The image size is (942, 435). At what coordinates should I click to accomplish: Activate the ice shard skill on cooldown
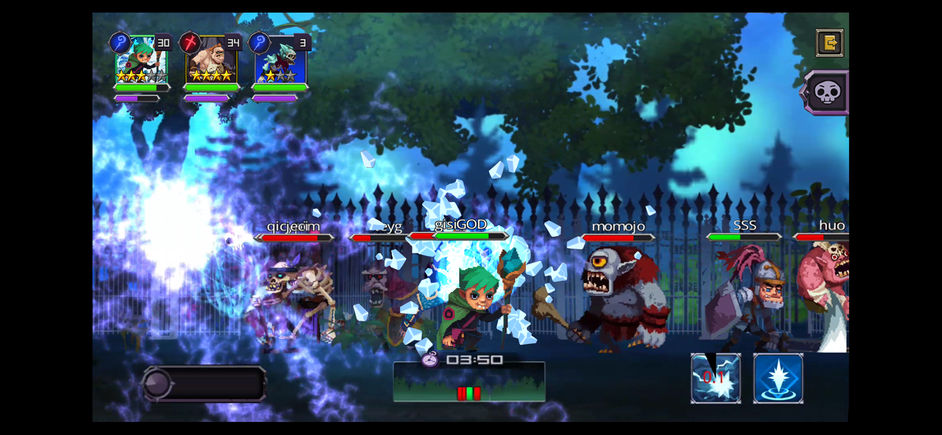(715, 377)
